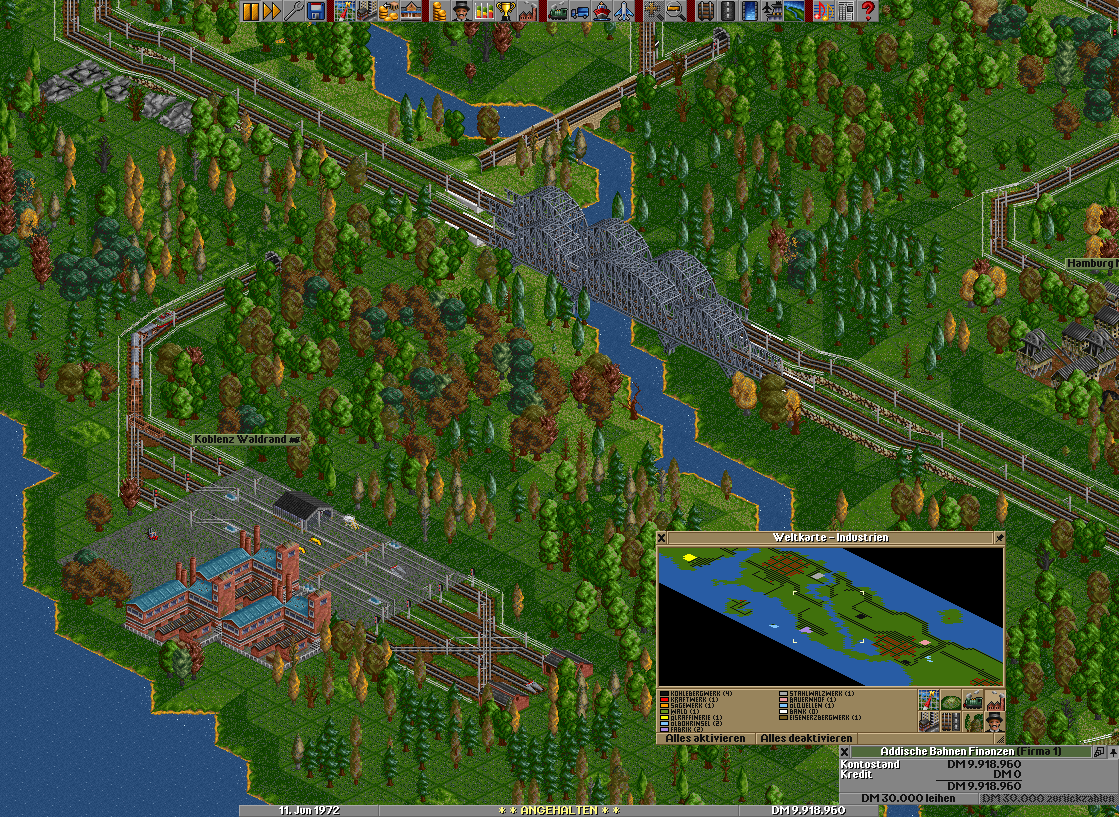The height and width of the screenshot is (817, 1119).
Task: Open the gold trophy league table menu
Action: pos(505,11)
